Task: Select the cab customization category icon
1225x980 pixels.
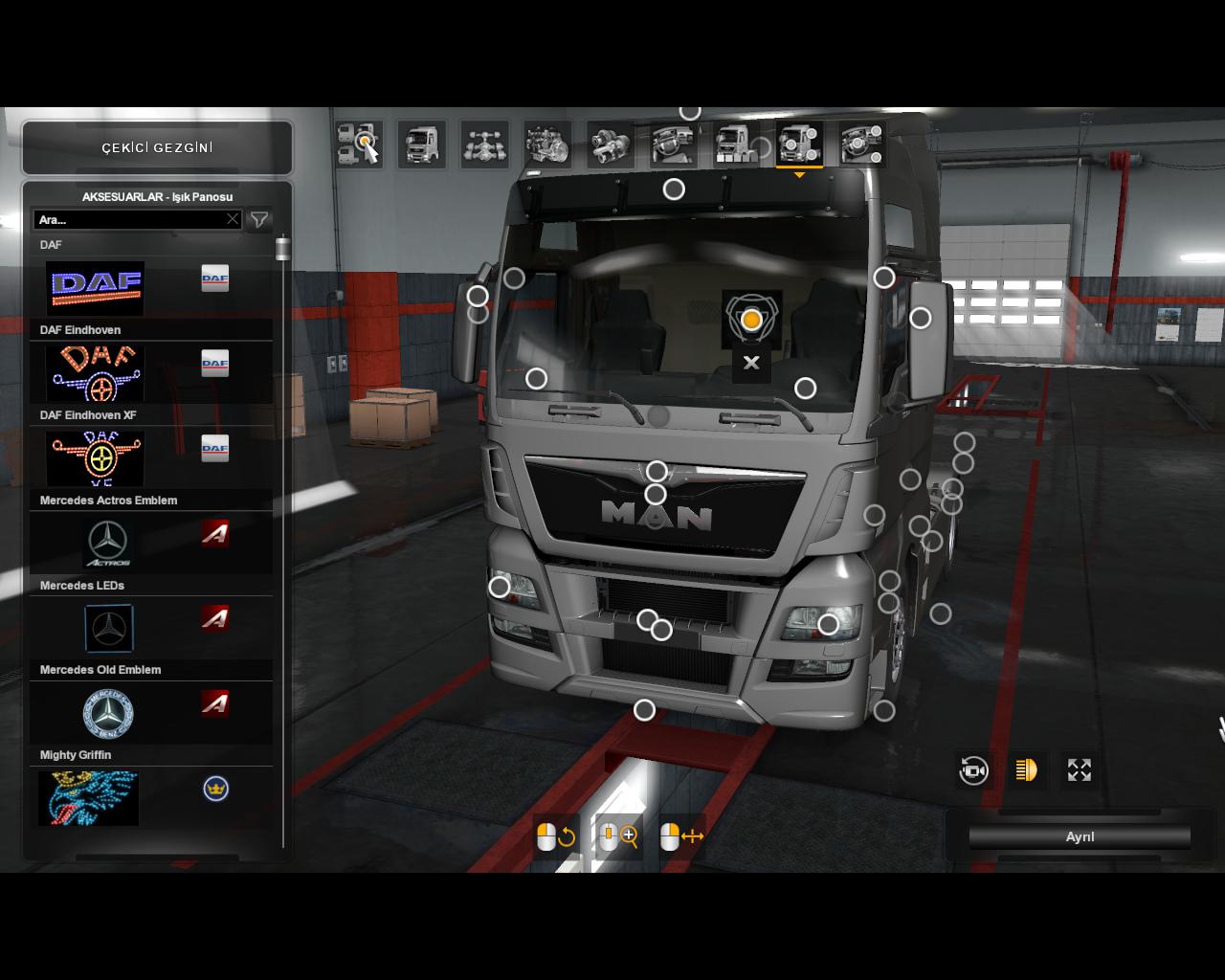Action: pos(422,144)
